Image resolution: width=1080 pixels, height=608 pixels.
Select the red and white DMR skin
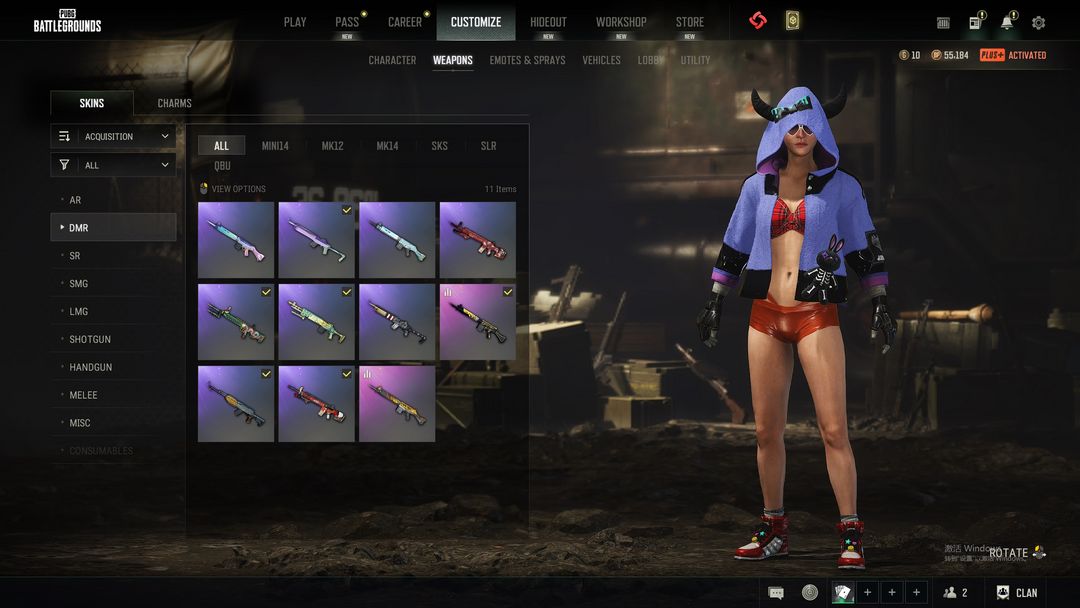tap(316, 403)
